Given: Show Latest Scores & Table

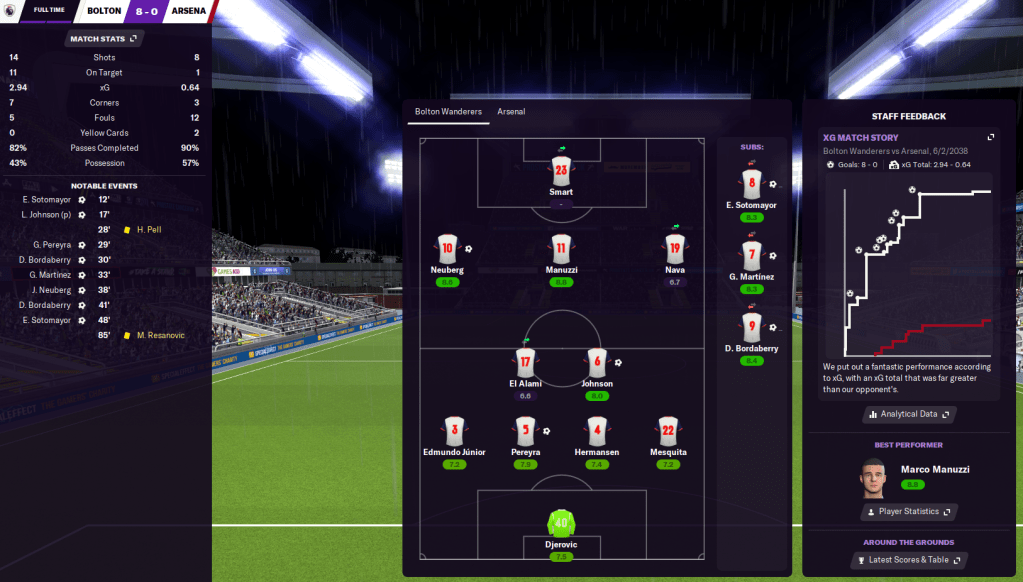Looking at the screenshot, I should point(909,560).
